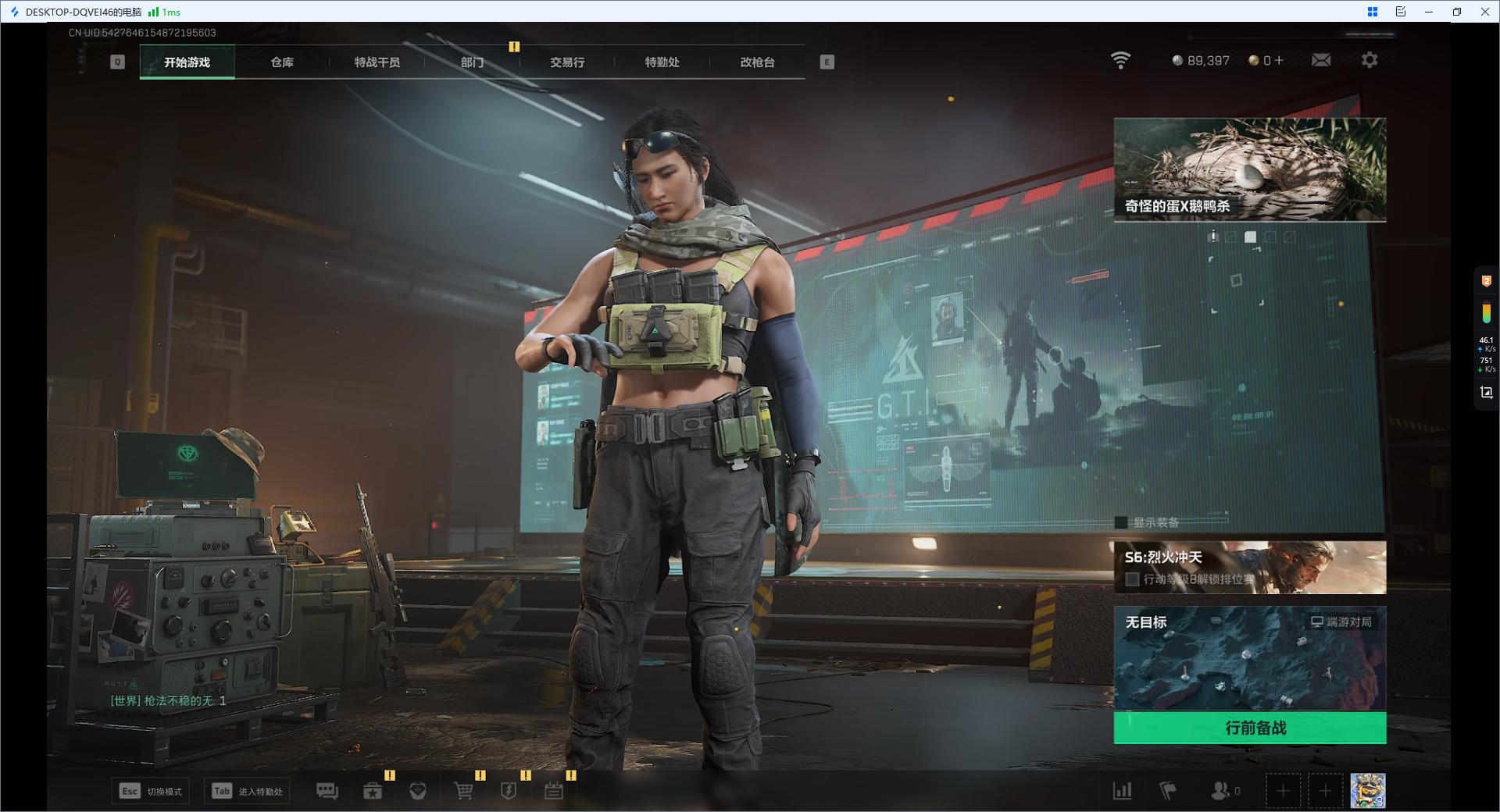1500x812 pixels.
Task: Select the 无目标 map card
Action: (1250, 658)
